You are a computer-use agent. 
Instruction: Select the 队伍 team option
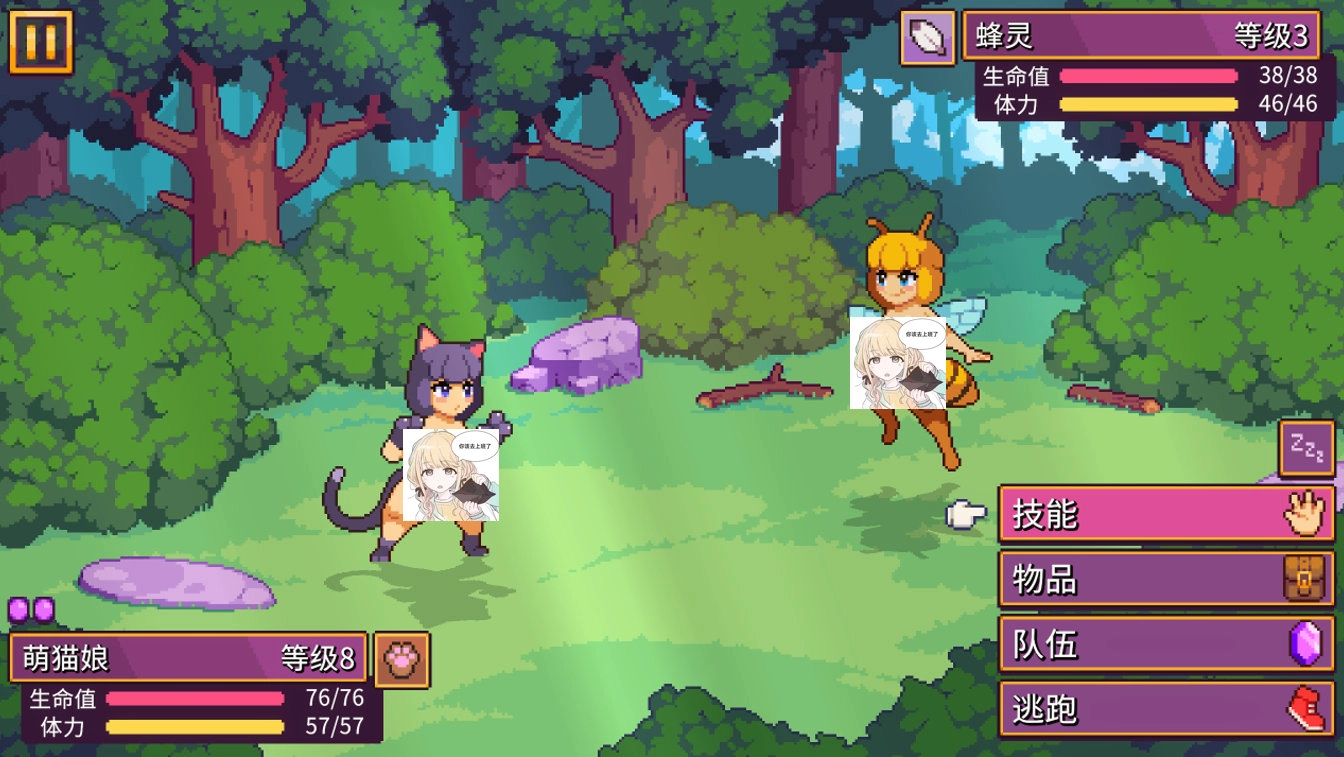[x=1166, y=644]
